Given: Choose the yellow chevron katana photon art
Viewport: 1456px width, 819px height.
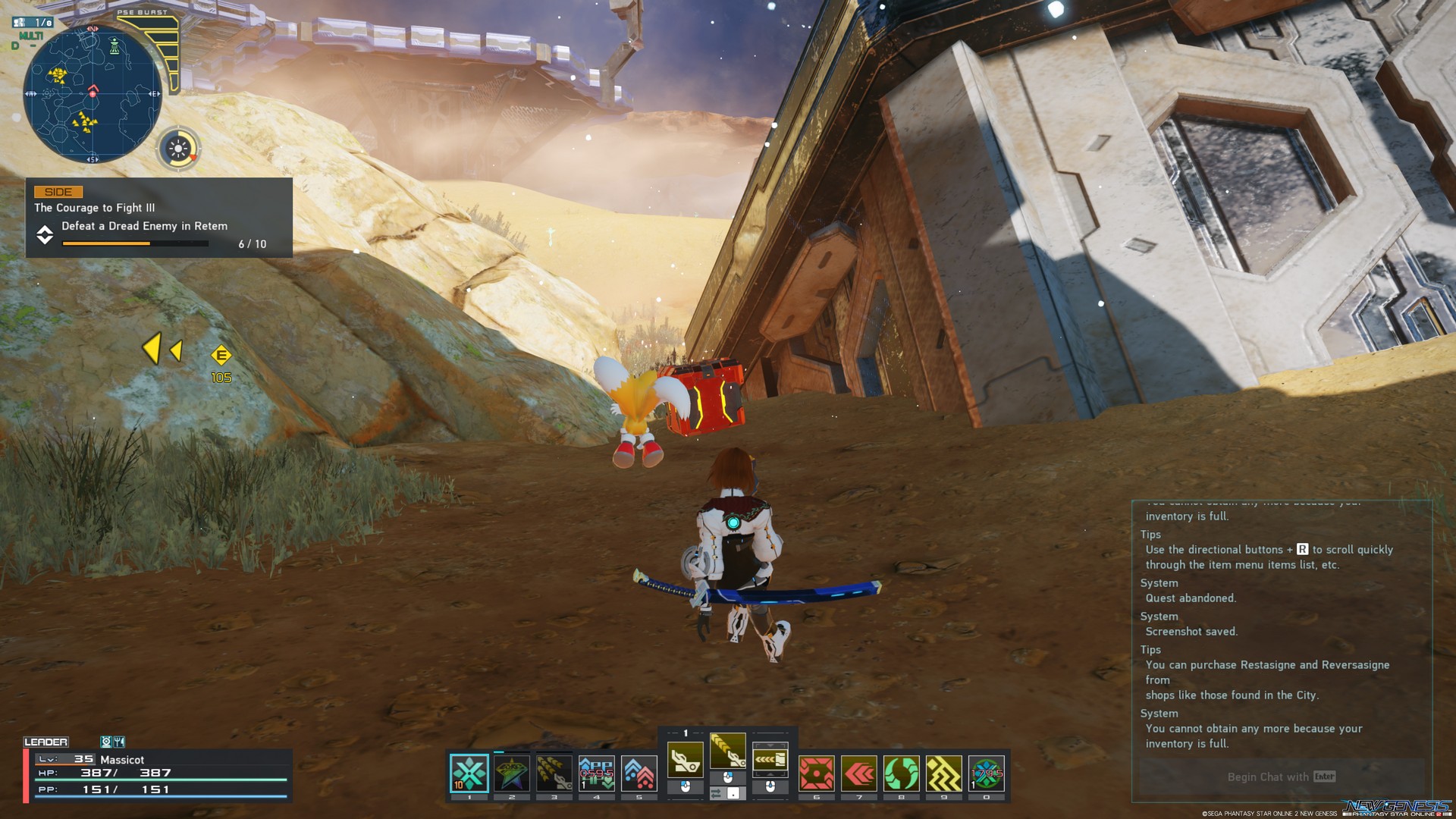Looking at the screenshot, I should pyautogui.click(x=727, y=751).
